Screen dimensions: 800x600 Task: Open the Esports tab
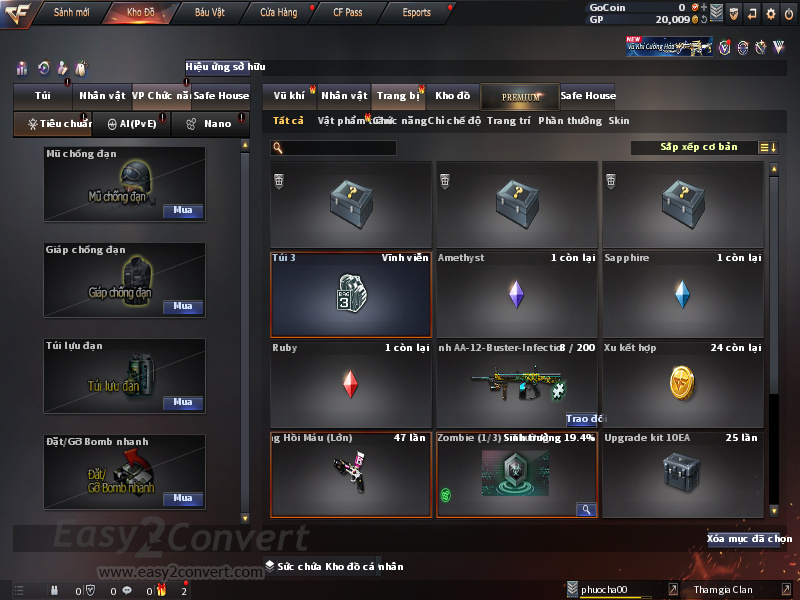pyautogui.click(x=415, y=13)
